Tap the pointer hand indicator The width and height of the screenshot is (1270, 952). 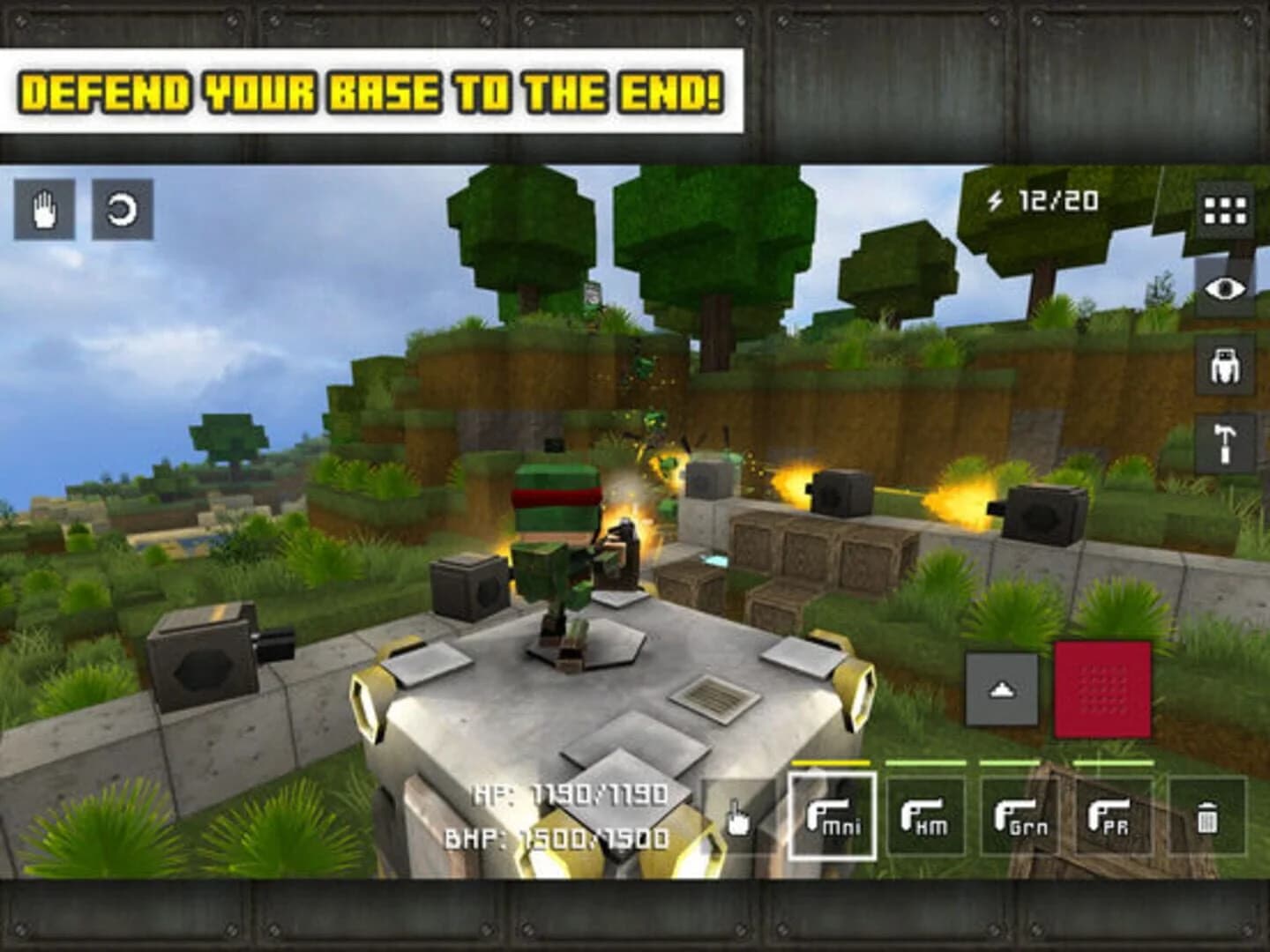coord(737,822)
